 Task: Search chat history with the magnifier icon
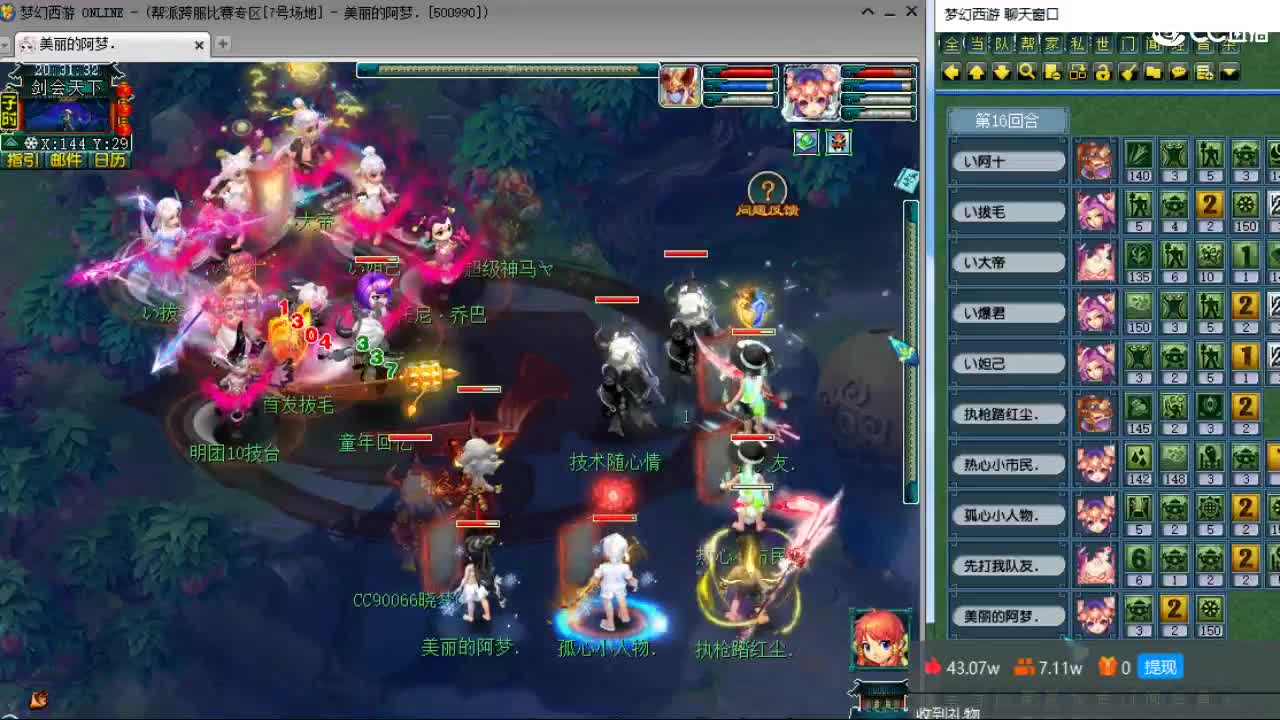[x=1025, y=72]
